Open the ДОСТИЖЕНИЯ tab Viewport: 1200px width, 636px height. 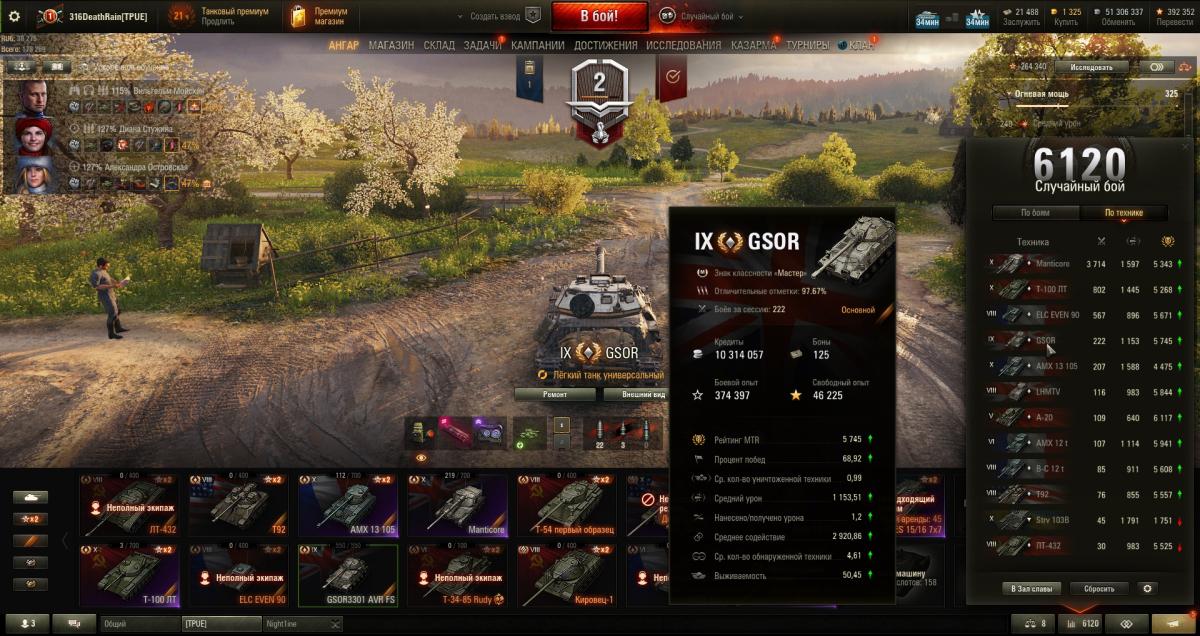point(604,45)
